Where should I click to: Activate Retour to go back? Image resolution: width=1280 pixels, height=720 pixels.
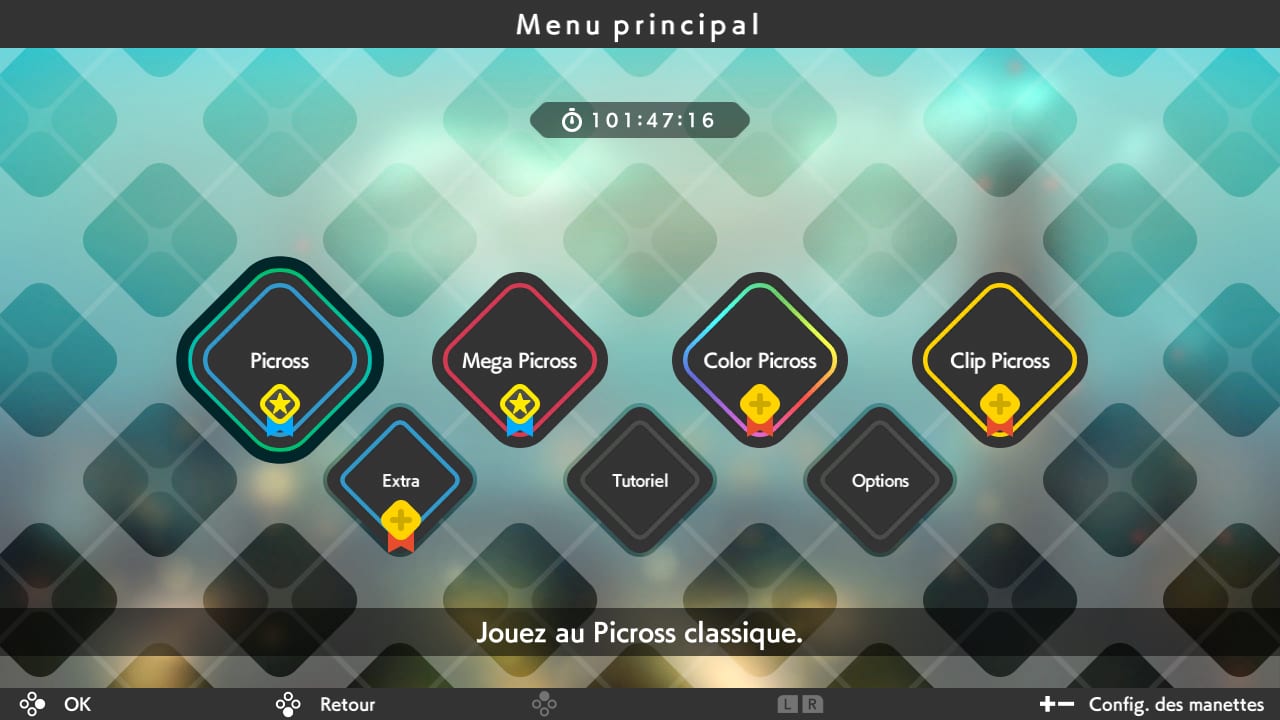tap(330, 704)
